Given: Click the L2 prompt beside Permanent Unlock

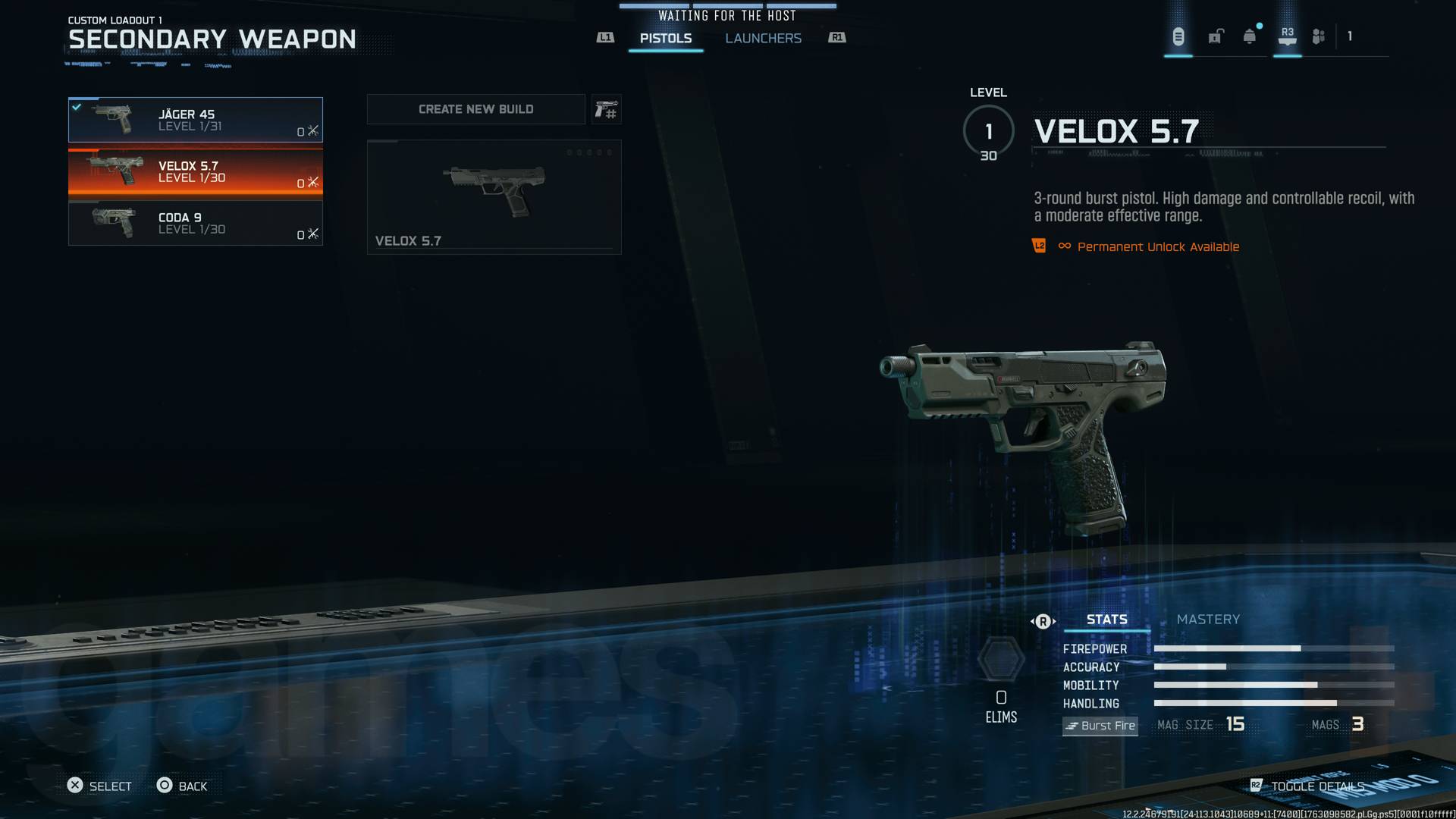Looking at the screenshot, I should [1038, 246].
